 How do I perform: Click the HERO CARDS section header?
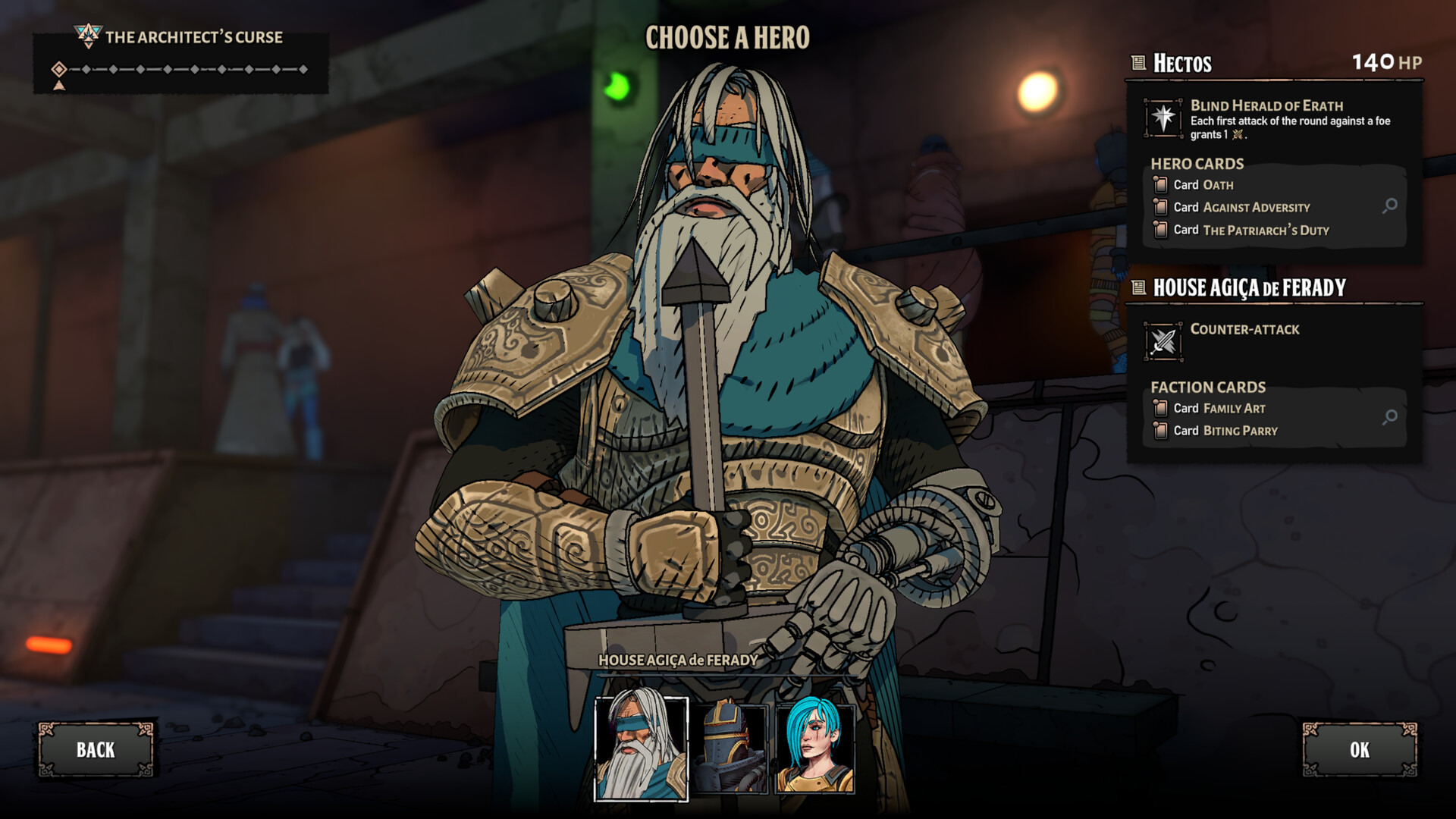click(x=1197, y=163)
